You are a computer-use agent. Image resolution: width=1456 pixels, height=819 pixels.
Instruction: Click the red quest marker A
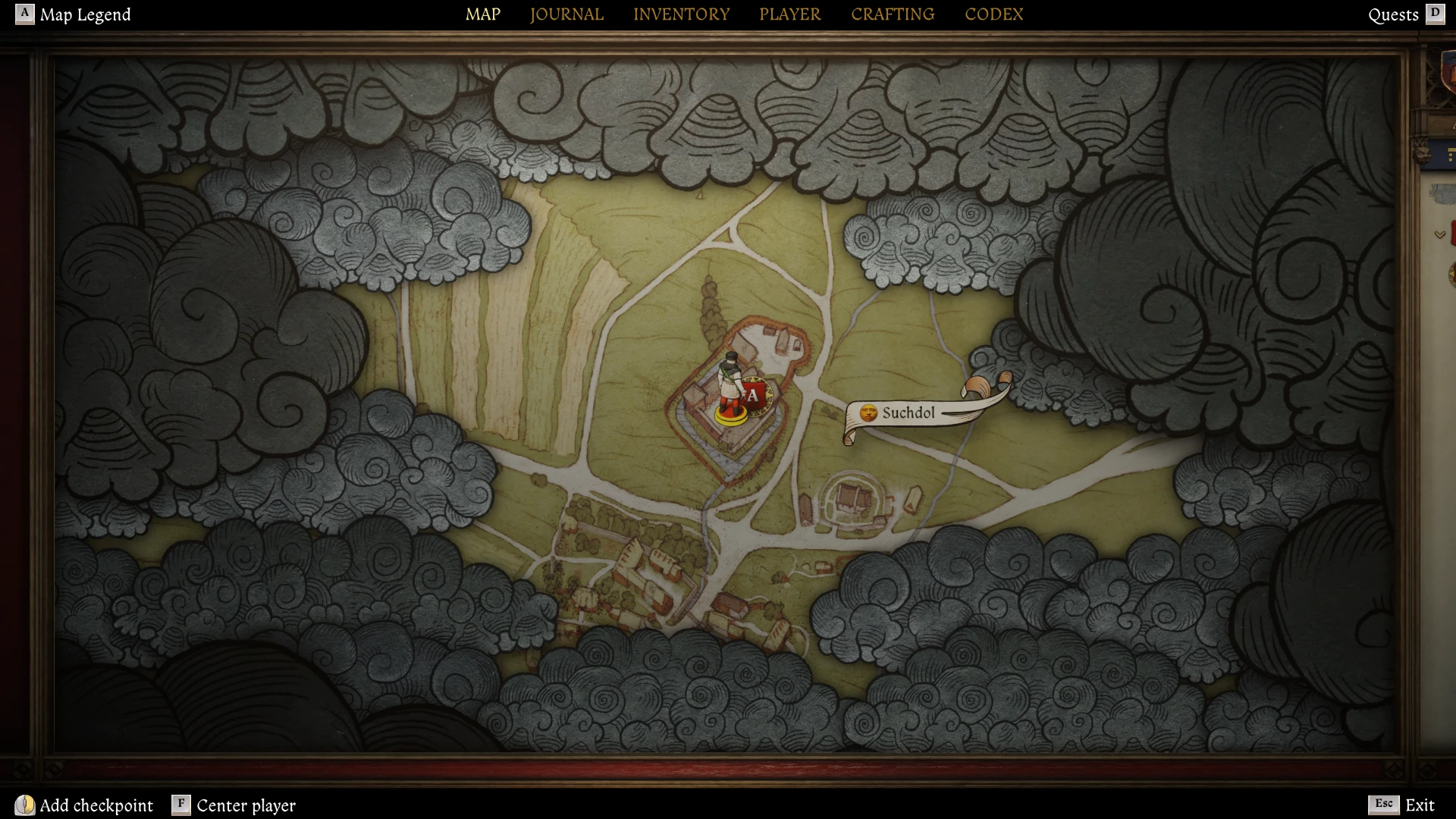pyautogui.click(x=753, y=395)
